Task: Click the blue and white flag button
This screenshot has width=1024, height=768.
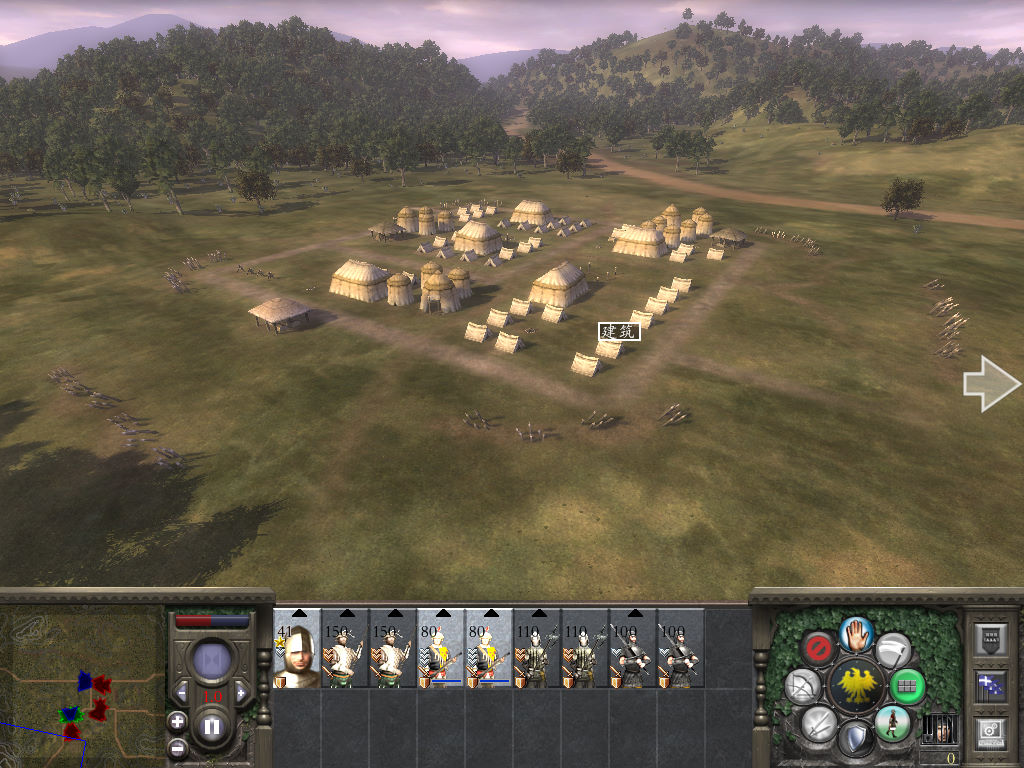Action: coord(990,687)
